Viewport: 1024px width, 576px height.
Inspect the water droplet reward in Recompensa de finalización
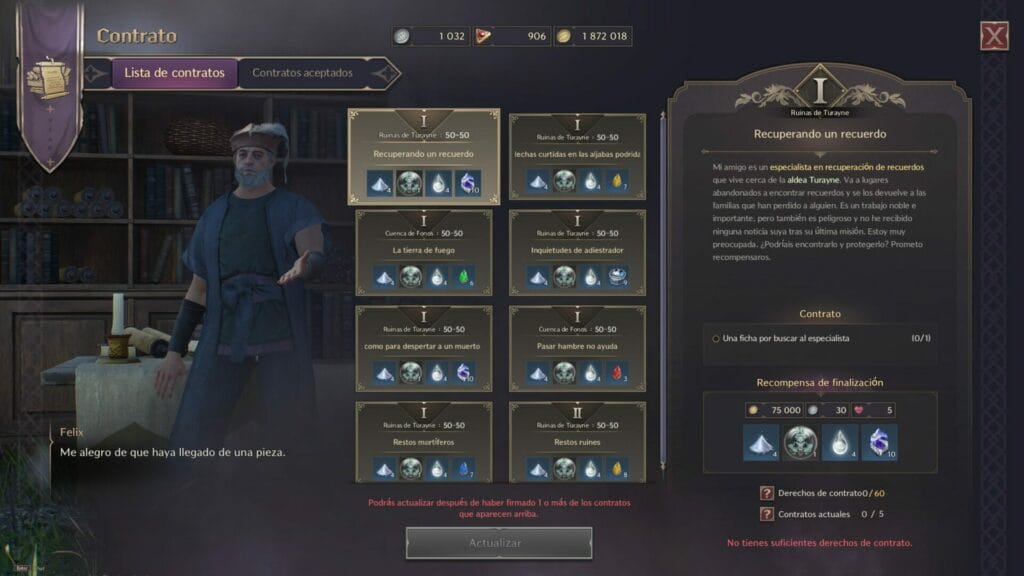tap(840, 442)
